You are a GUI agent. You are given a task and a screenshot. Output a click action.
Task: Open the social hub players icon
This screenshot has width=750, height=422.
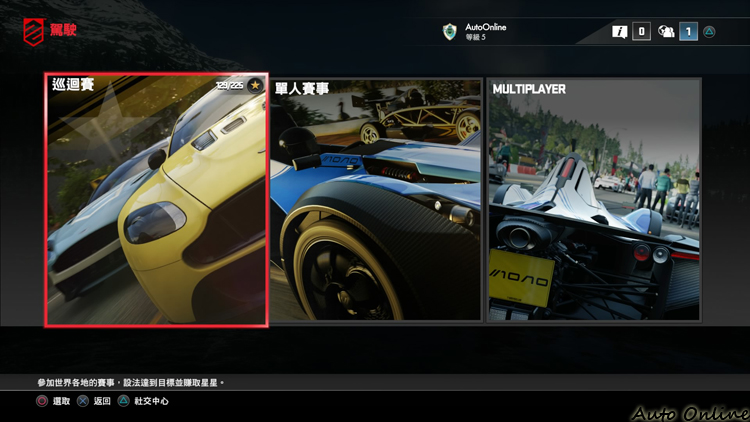(666, 32)
